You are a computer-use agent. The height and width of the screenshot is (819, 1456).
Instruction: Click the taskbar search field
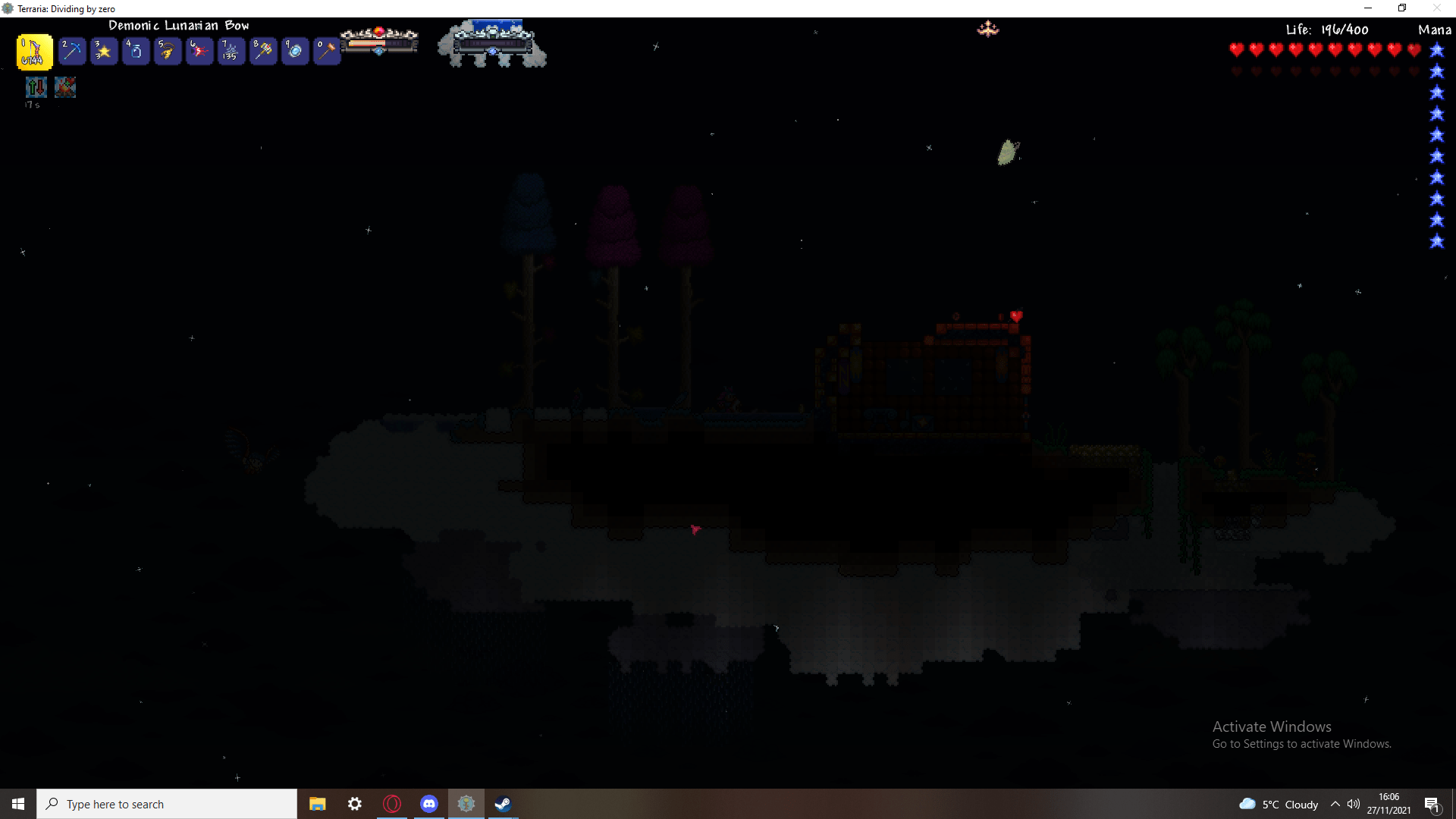pyautogui.click(x=167, y=804)
